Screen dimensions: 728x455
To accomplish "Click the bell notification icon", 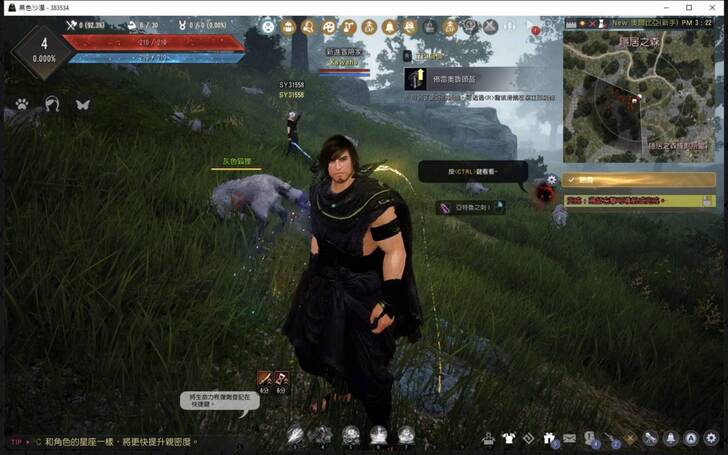I will pos(669,437).
